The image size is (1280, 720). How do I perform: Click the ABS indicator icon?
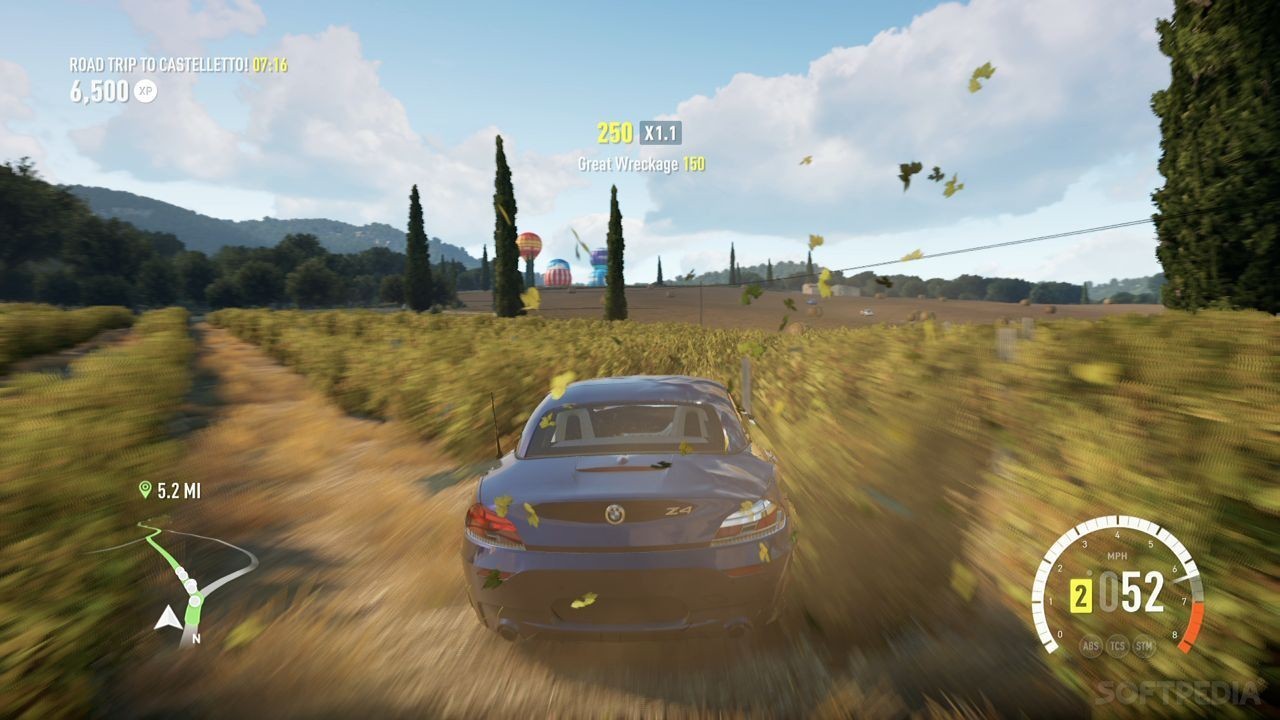(1091, 645)
